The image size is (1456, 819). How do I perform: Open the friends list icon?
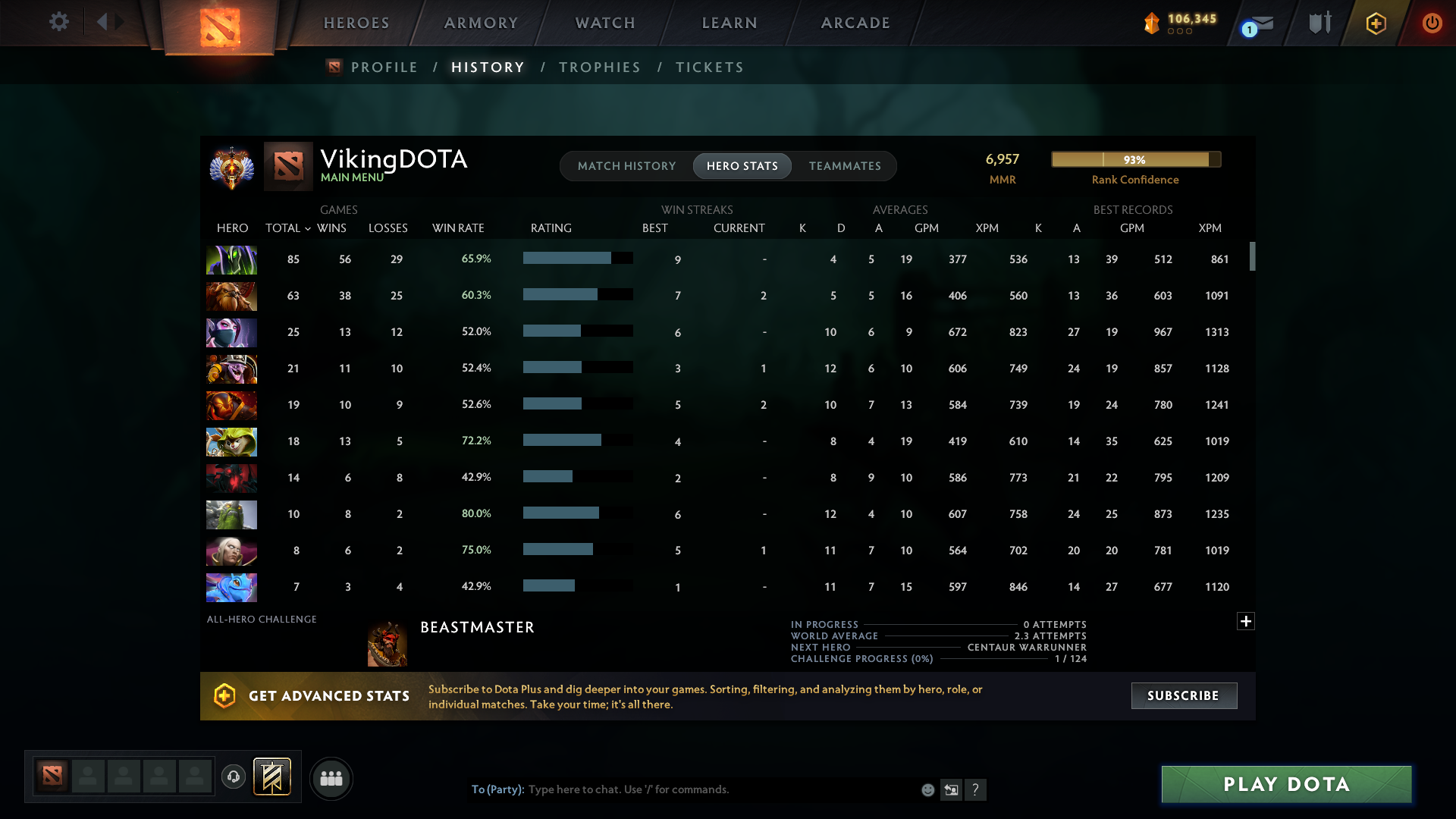point(331,778)
